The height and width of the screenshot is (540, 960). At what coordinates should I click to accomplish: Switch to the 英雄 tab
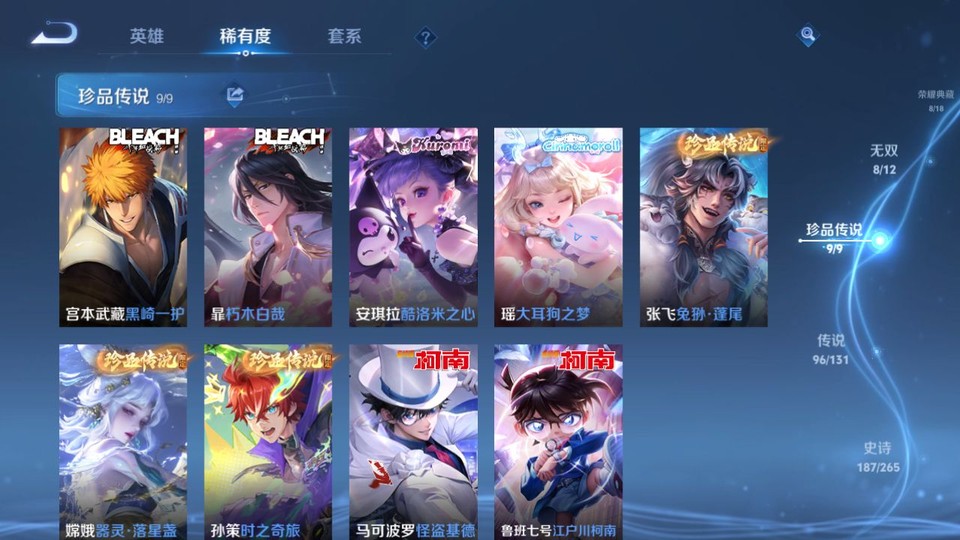[x=146, y=36]
